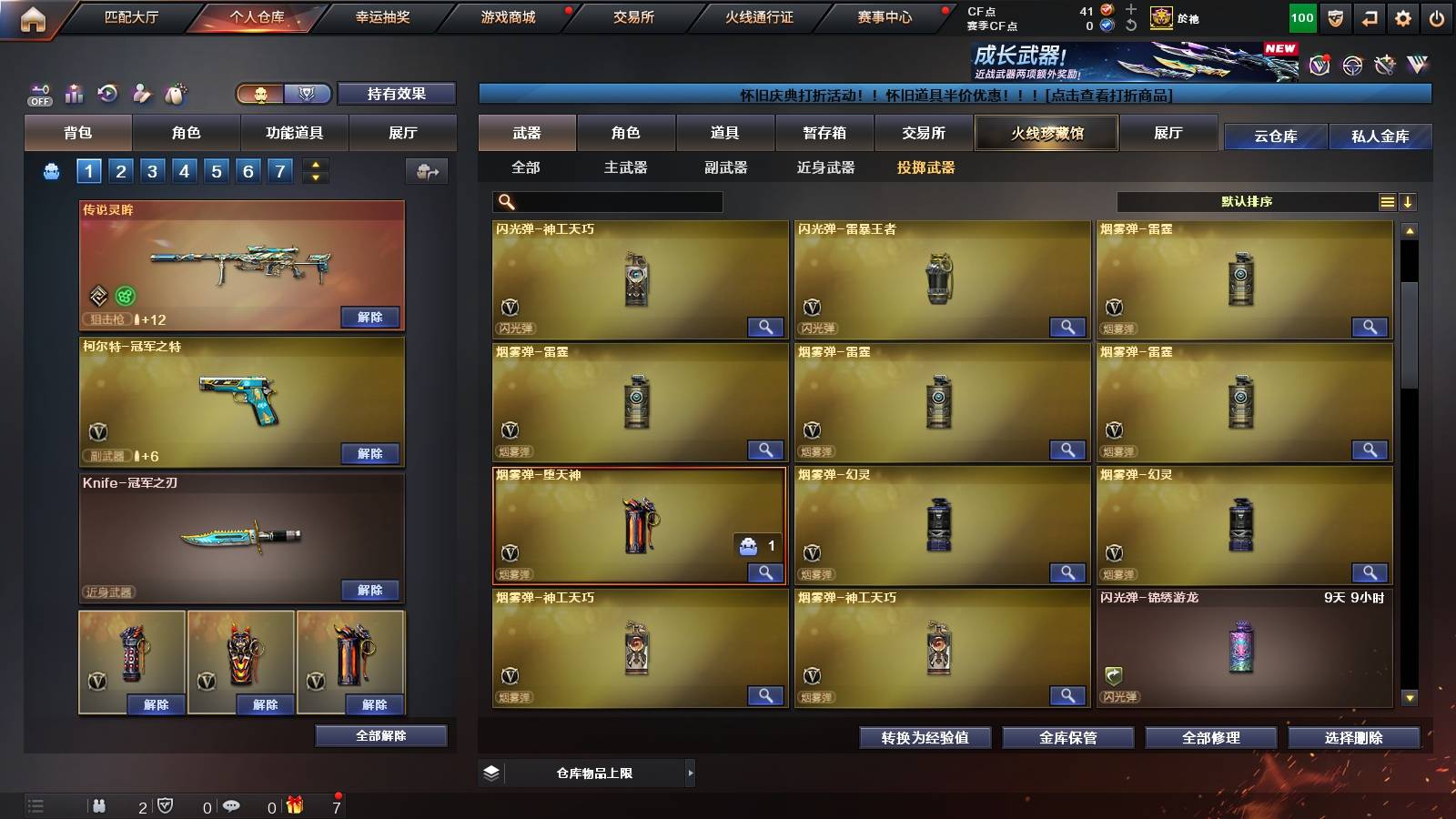Open the replay history icon above 背包
1456x819 pixels.
click(108, 94)
